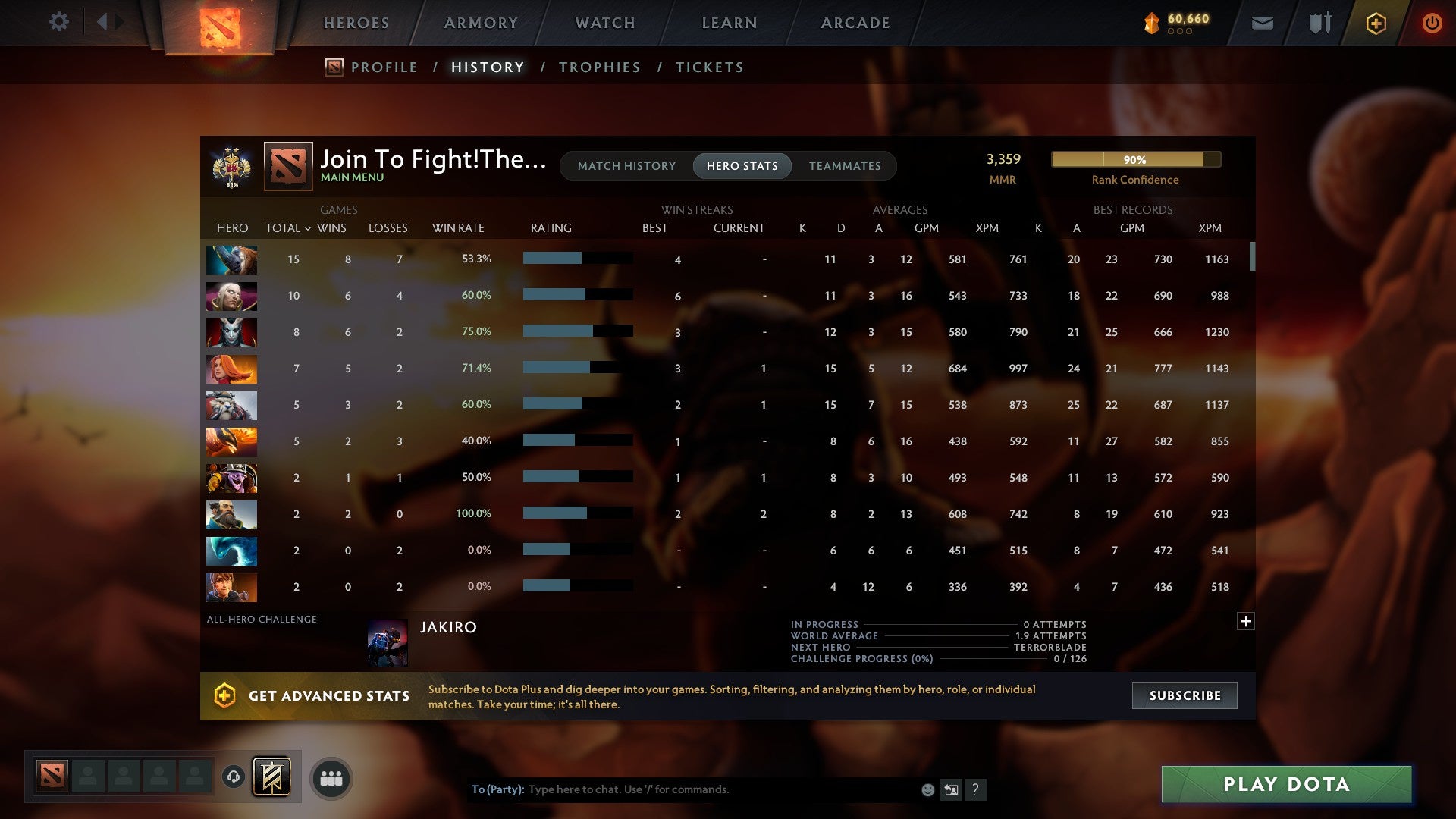Click the shield and sword Armory icon

pyautogui.click(x=1319, y=24)
